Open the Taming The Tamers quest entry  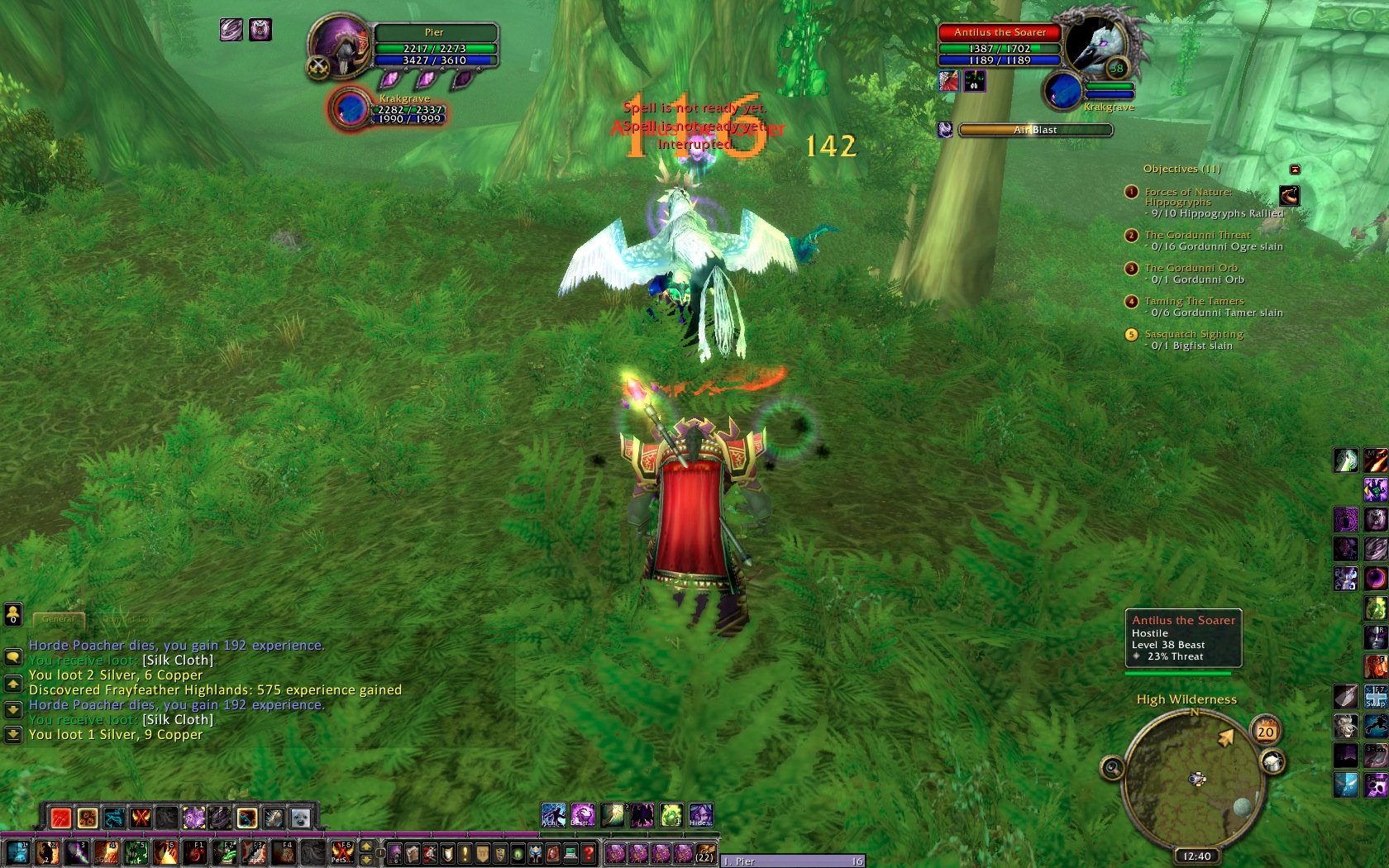tap(1193, 302)
